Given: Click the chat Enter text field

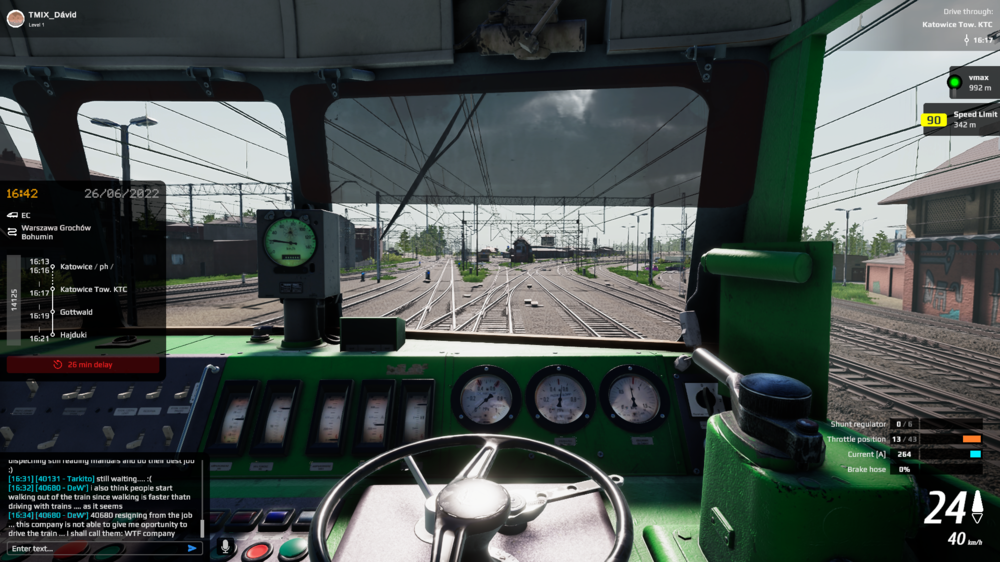Looking at the screenshot, I should tap(95, 548).
